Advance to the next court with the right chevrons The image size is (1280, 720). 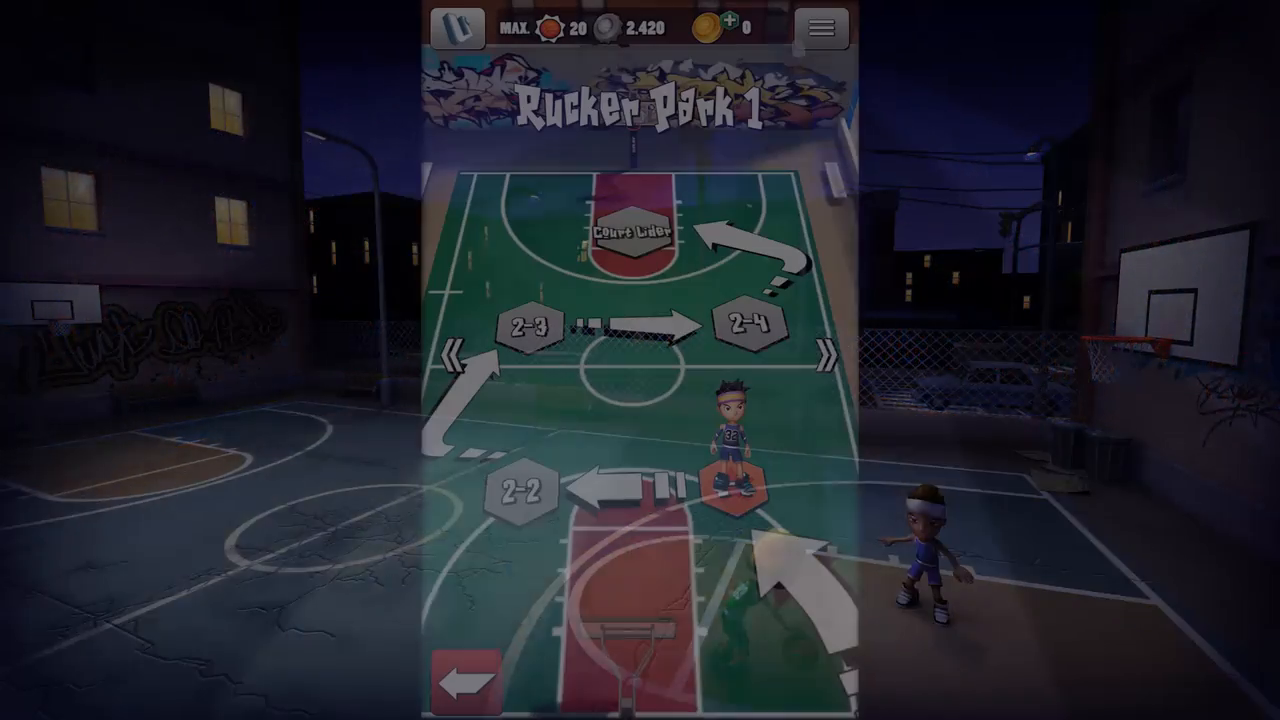click(826, 355)
